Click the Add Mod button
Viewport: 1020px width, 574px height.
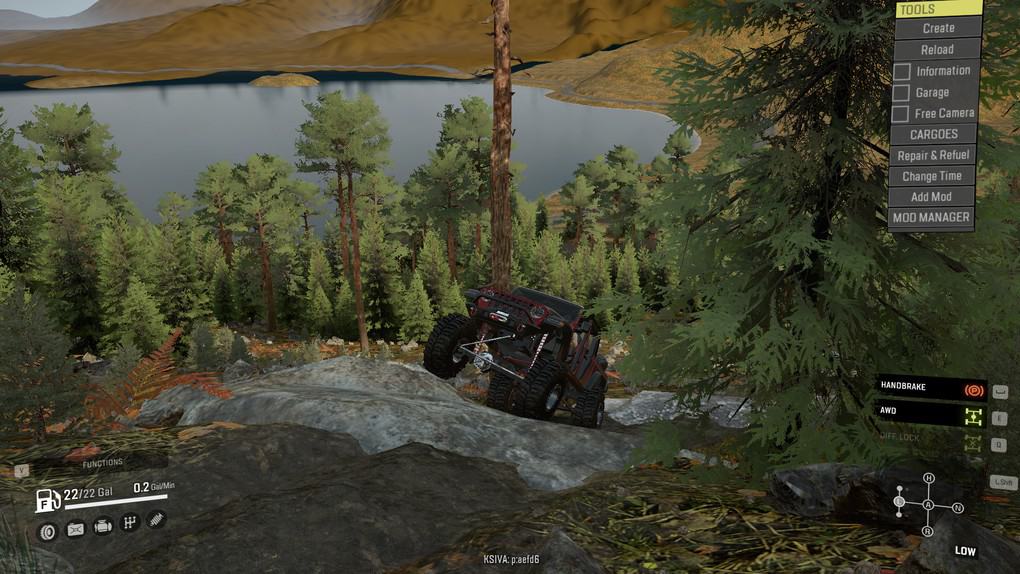pyautogui.click(x=931, y=197)
